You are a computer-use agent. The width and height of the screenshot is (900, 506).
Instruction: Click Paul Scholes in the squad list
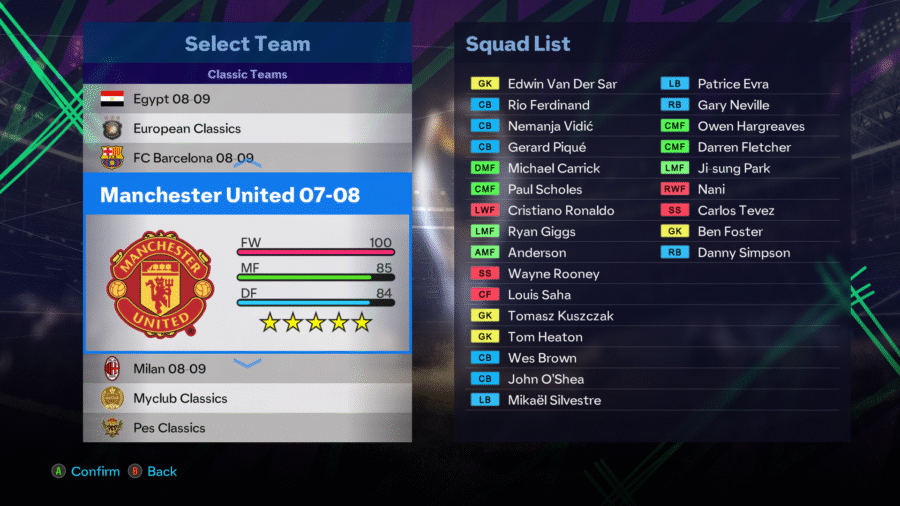(544, 189)
